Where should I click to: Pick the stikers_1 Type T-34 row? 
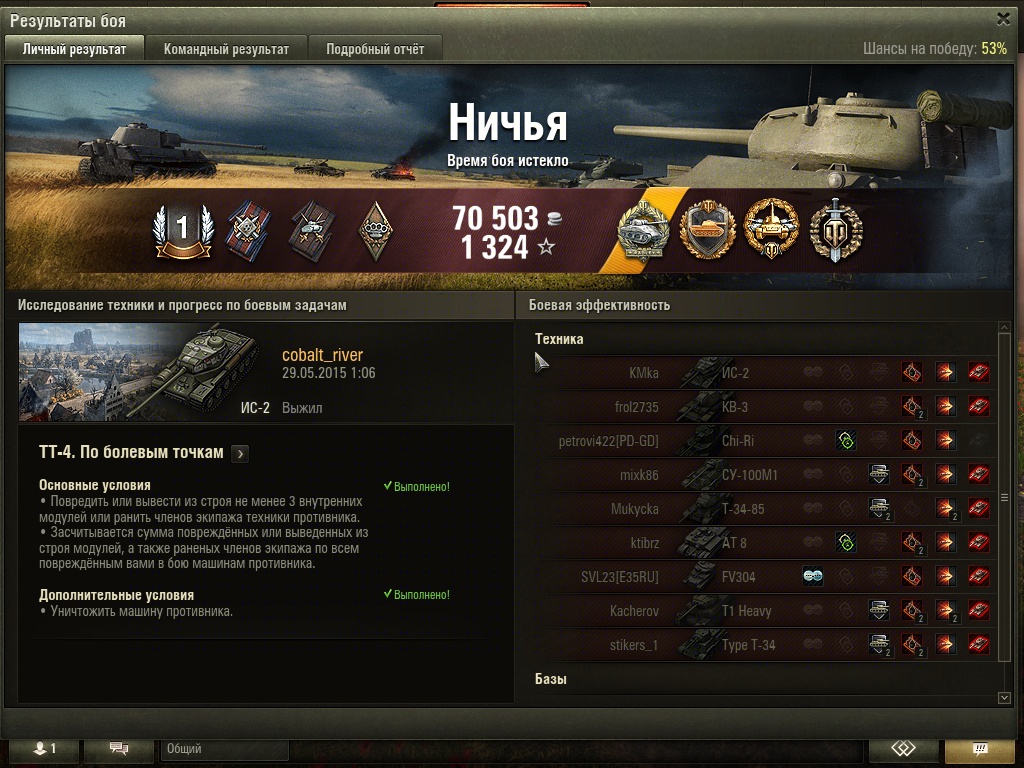[760, 645]
